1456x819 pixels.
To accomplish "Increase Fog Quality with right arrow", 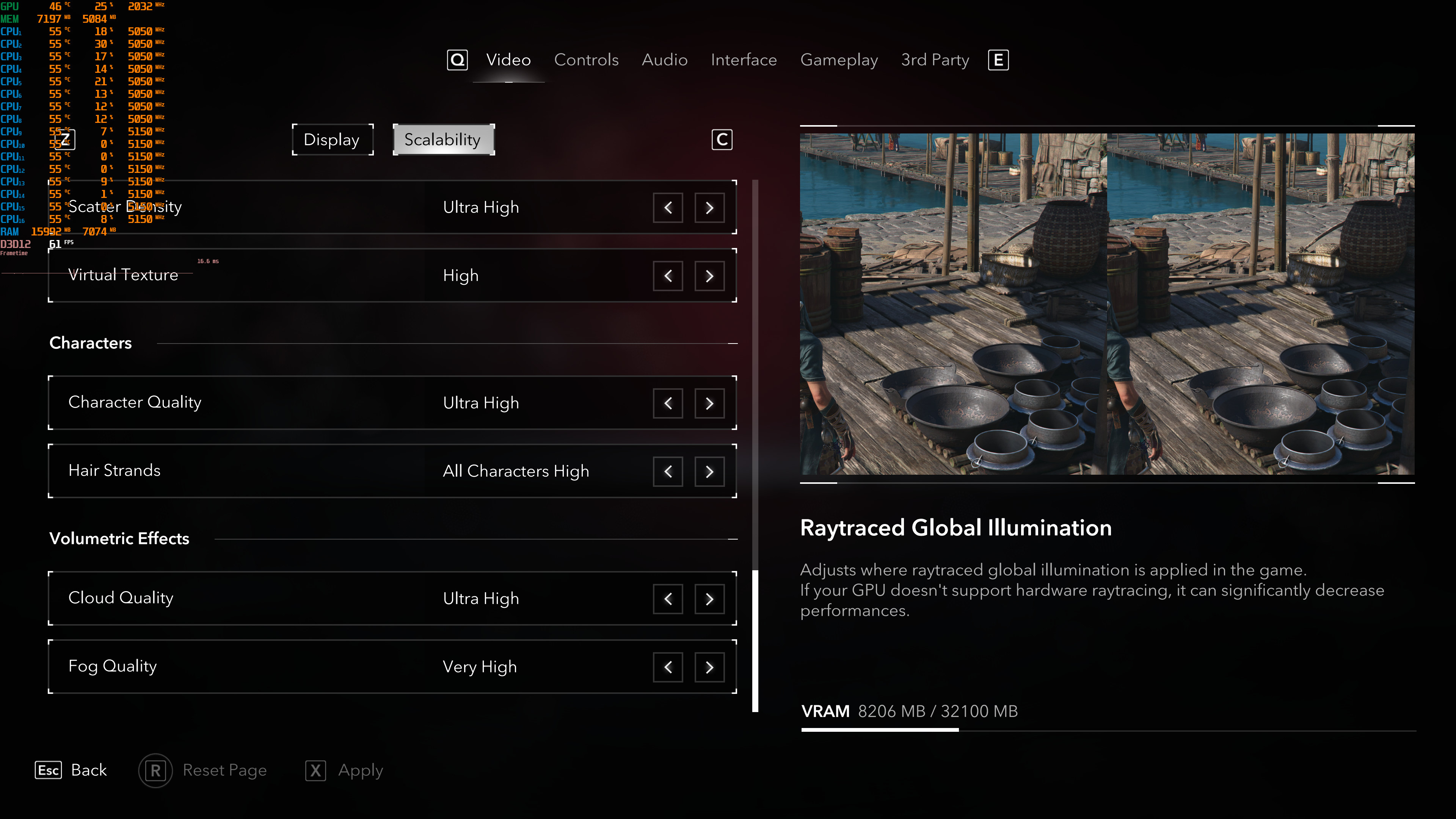I will [709, 667].
